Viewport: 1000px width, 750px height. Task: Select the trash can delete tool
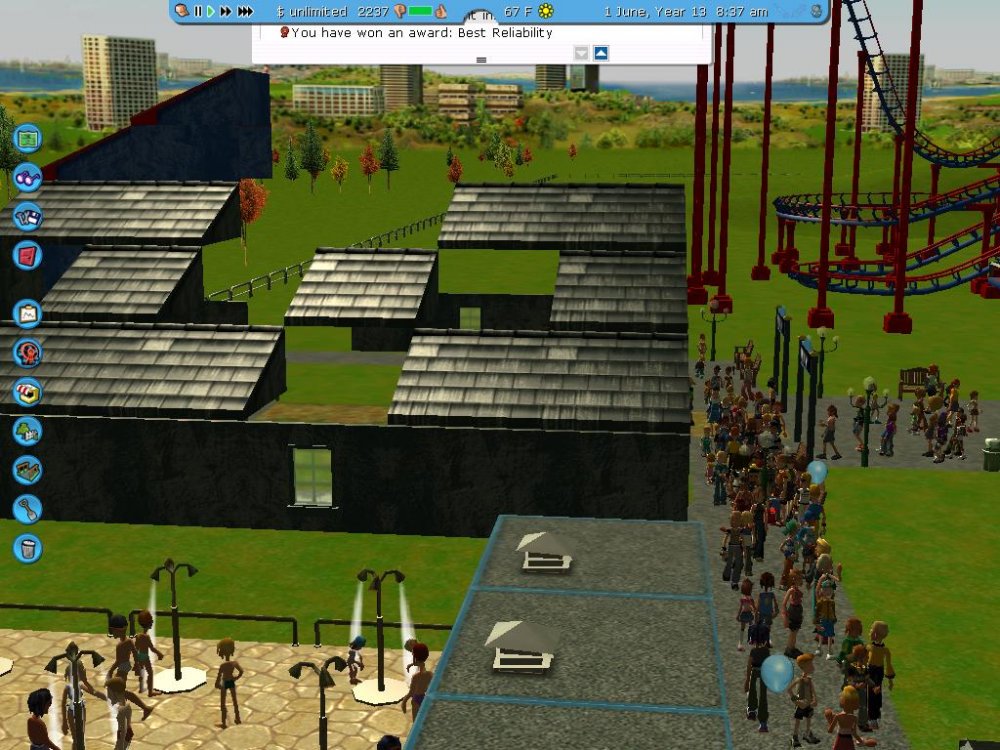click(27, 547)
